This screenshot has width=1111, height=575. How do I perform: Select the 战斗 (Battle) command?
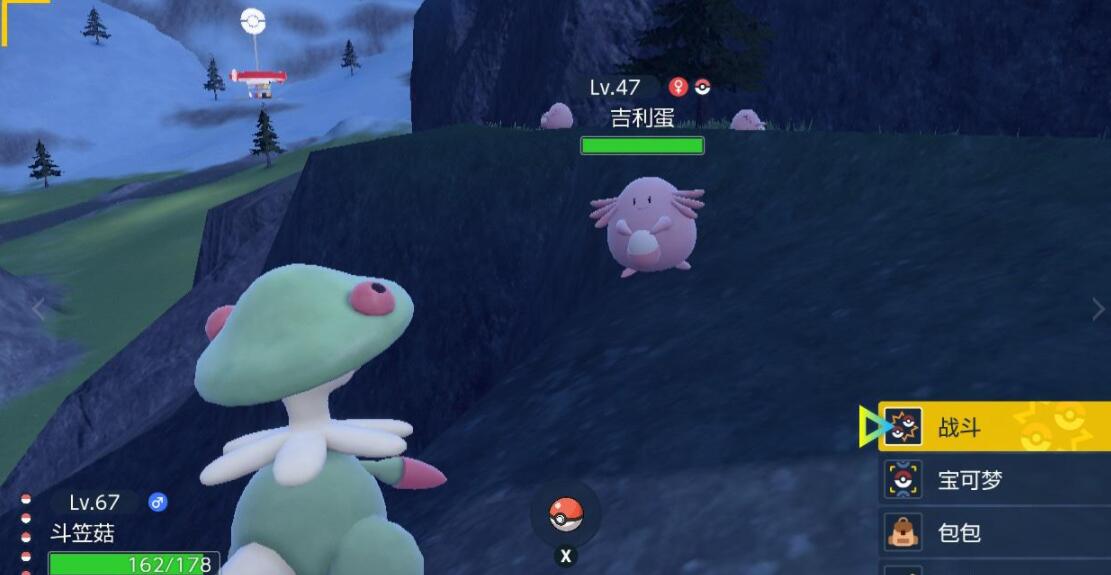993,428
